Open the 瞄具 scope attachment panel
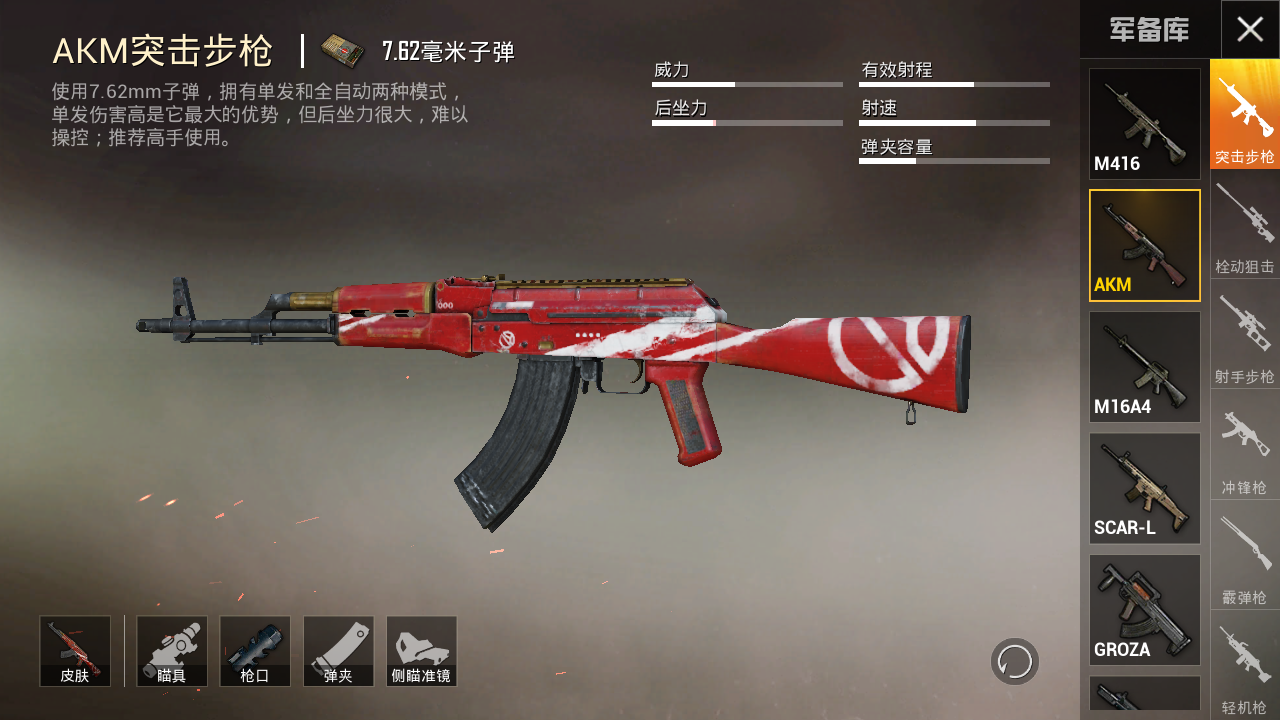Screen dimensions: 1280x720 click(171, 650)
